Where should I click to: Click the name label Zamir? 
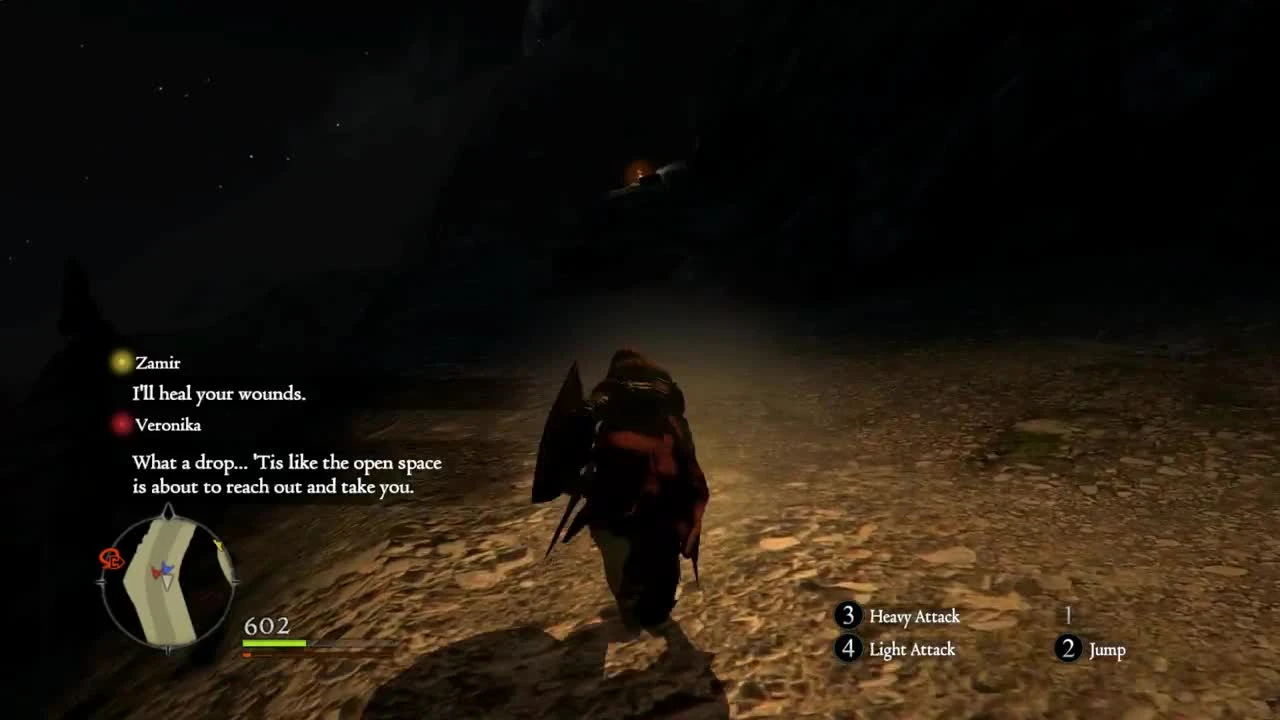click(160, 362)
